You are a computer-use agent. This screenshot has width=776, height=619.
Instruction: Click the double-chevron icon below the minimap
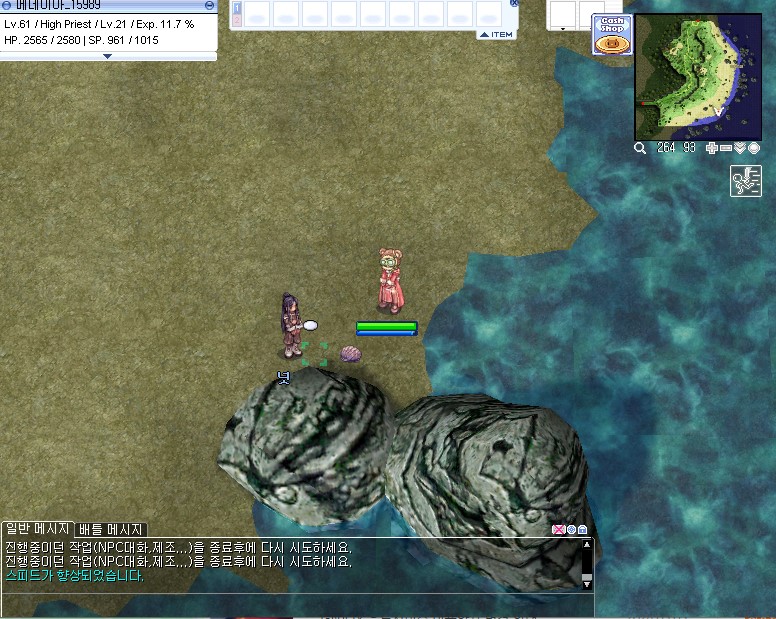tap(740, 148)
